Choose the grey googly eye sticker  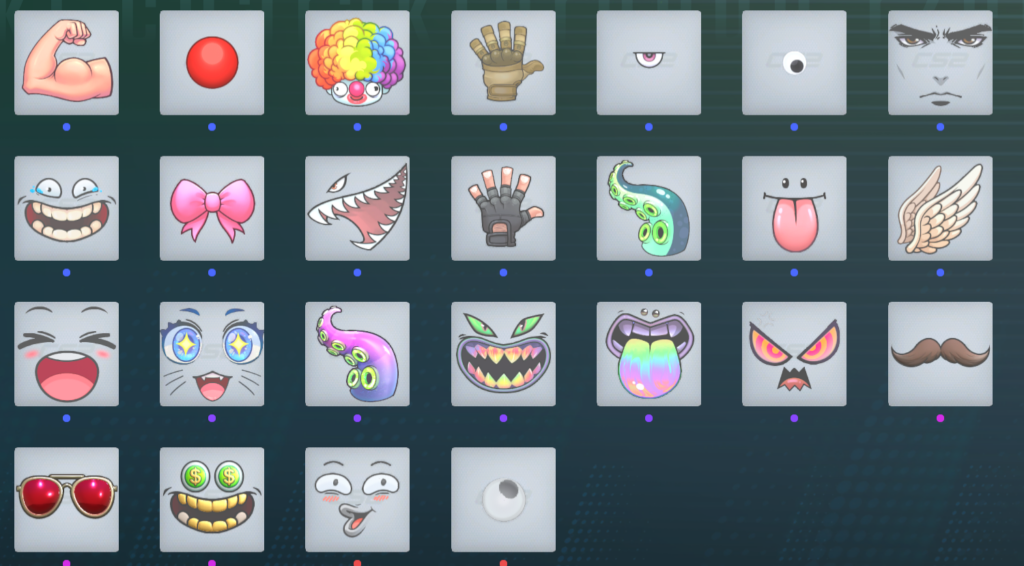click(503, 499)
